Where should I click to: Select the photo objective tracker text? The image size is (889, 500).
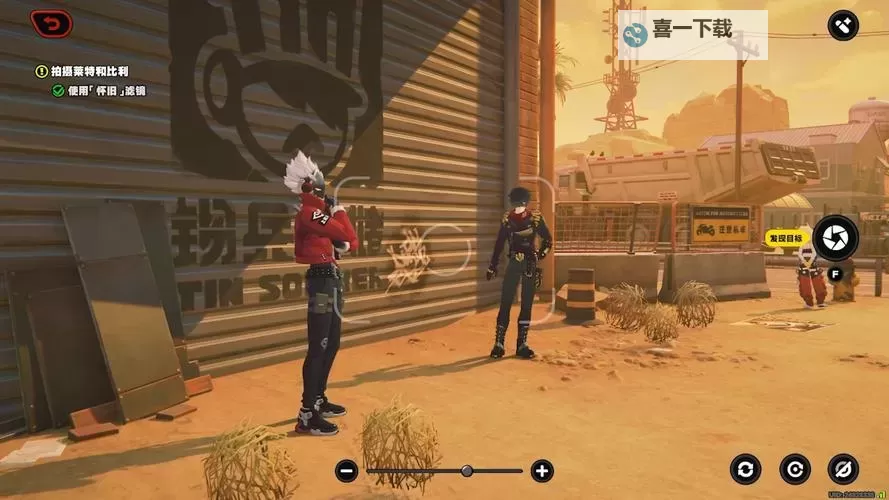90,71
